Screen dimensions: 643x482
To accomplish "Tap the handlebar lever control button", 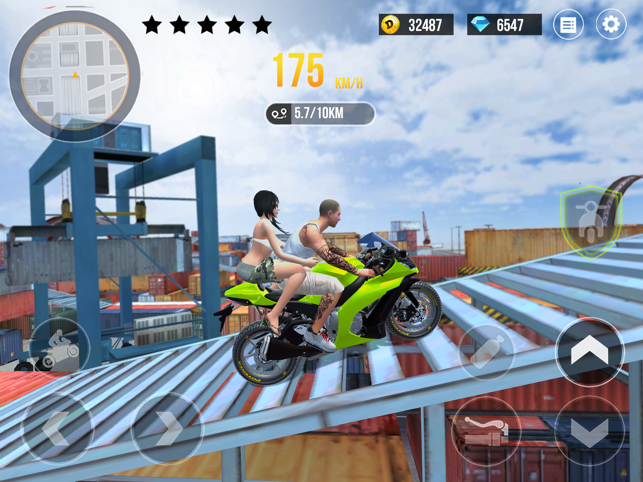I will (x=486, y=432).
